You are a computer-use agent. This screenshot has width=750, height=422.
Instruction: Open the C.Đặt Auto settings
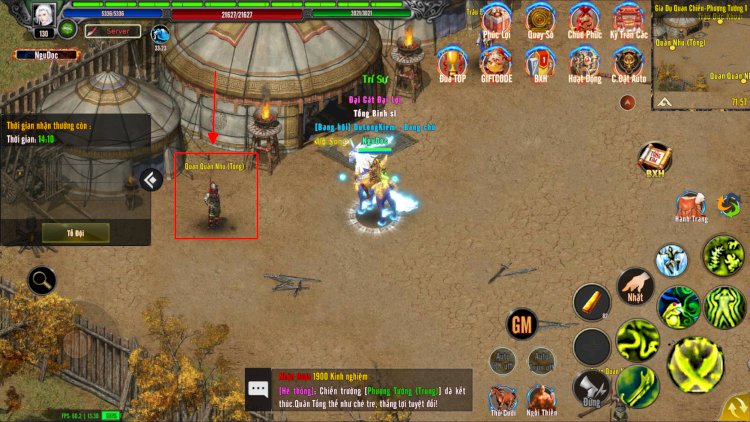[x=628, y=64]
